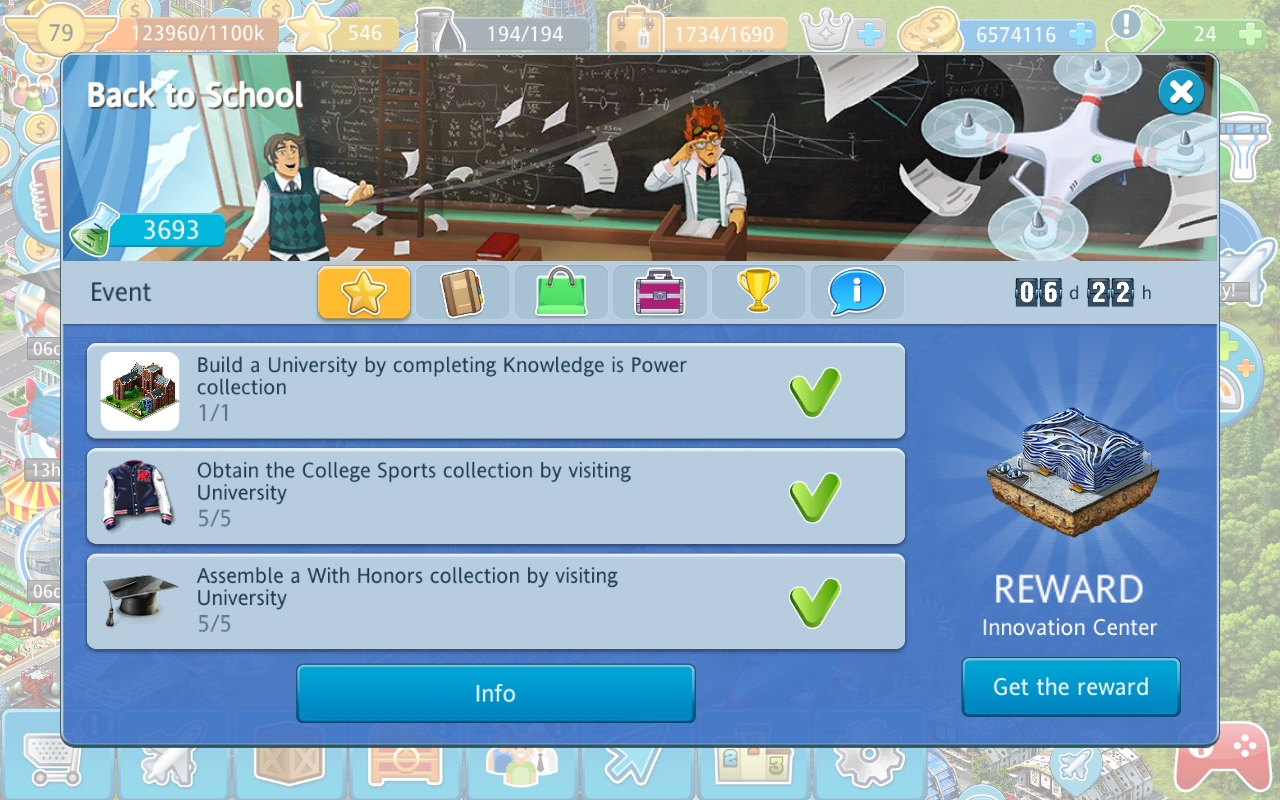This screenshot has height=800, width=1280.
Task: Click the Innovation Center reward building image
Action: (x=1070, y=470)
